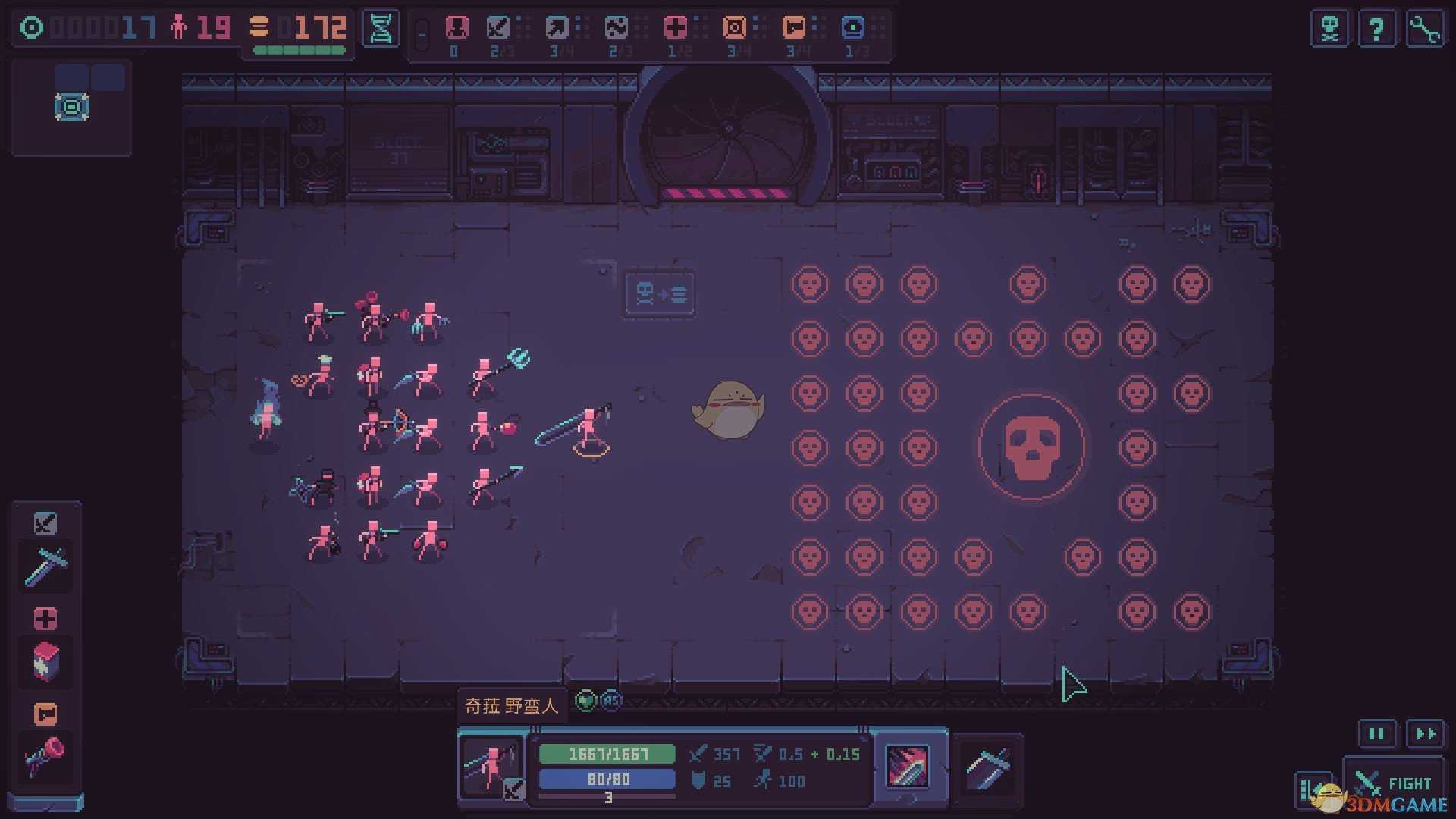The width and height of the screenshot is (1456, 819).
Task: Start the battle with the FIGHT button
Action: (x=1394, y=783)
